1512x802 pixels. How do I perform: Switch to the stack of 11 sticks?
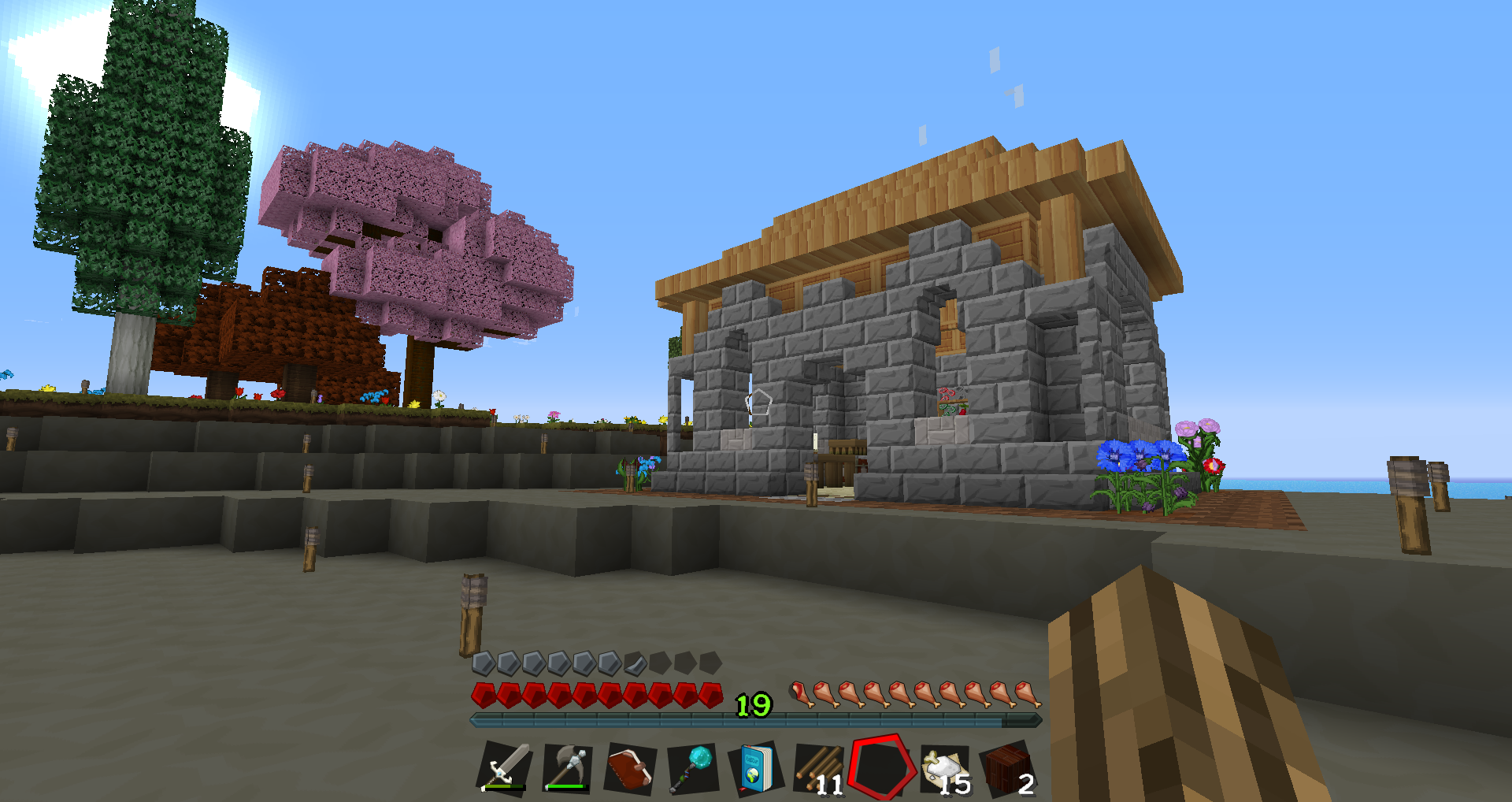818,767
